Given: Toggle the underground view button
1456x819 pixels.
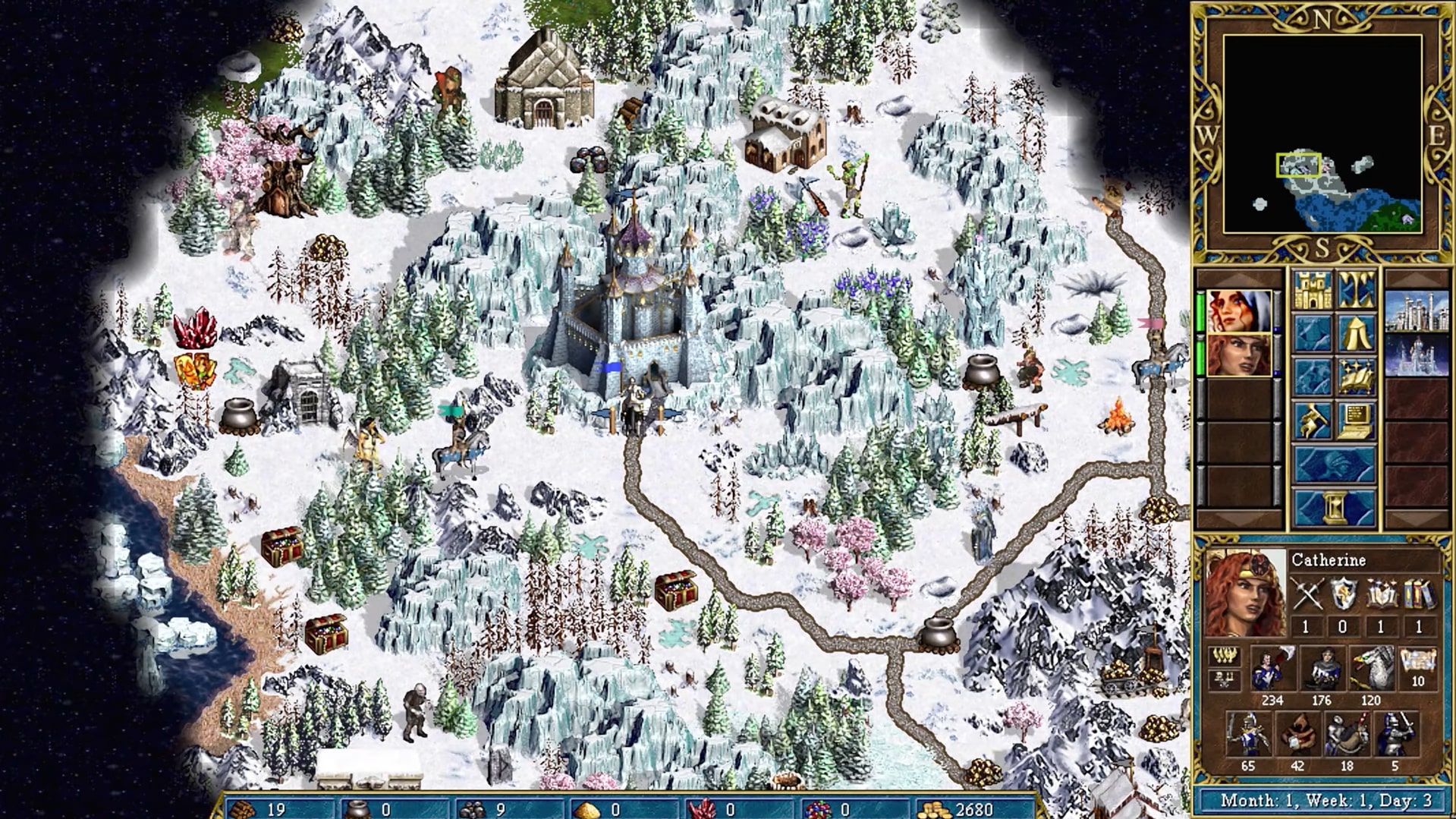Looking at the screenshot, I should [x=1357, y=291].
